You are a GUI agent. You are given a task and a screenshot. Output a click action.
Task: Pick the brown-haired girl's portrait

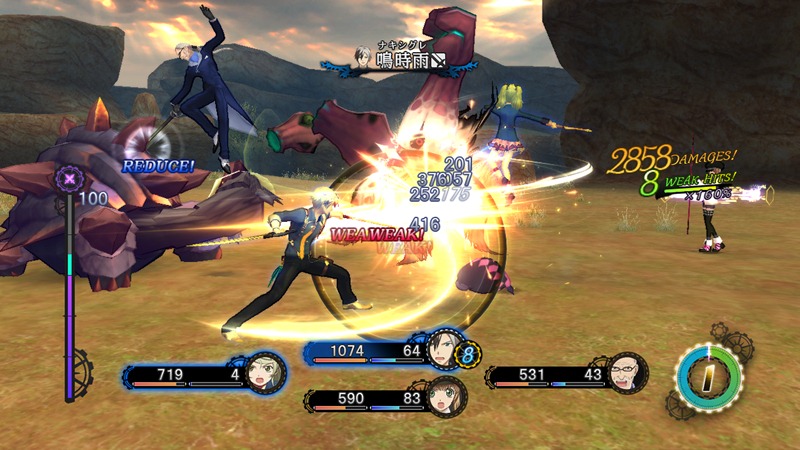coord(445,397)
